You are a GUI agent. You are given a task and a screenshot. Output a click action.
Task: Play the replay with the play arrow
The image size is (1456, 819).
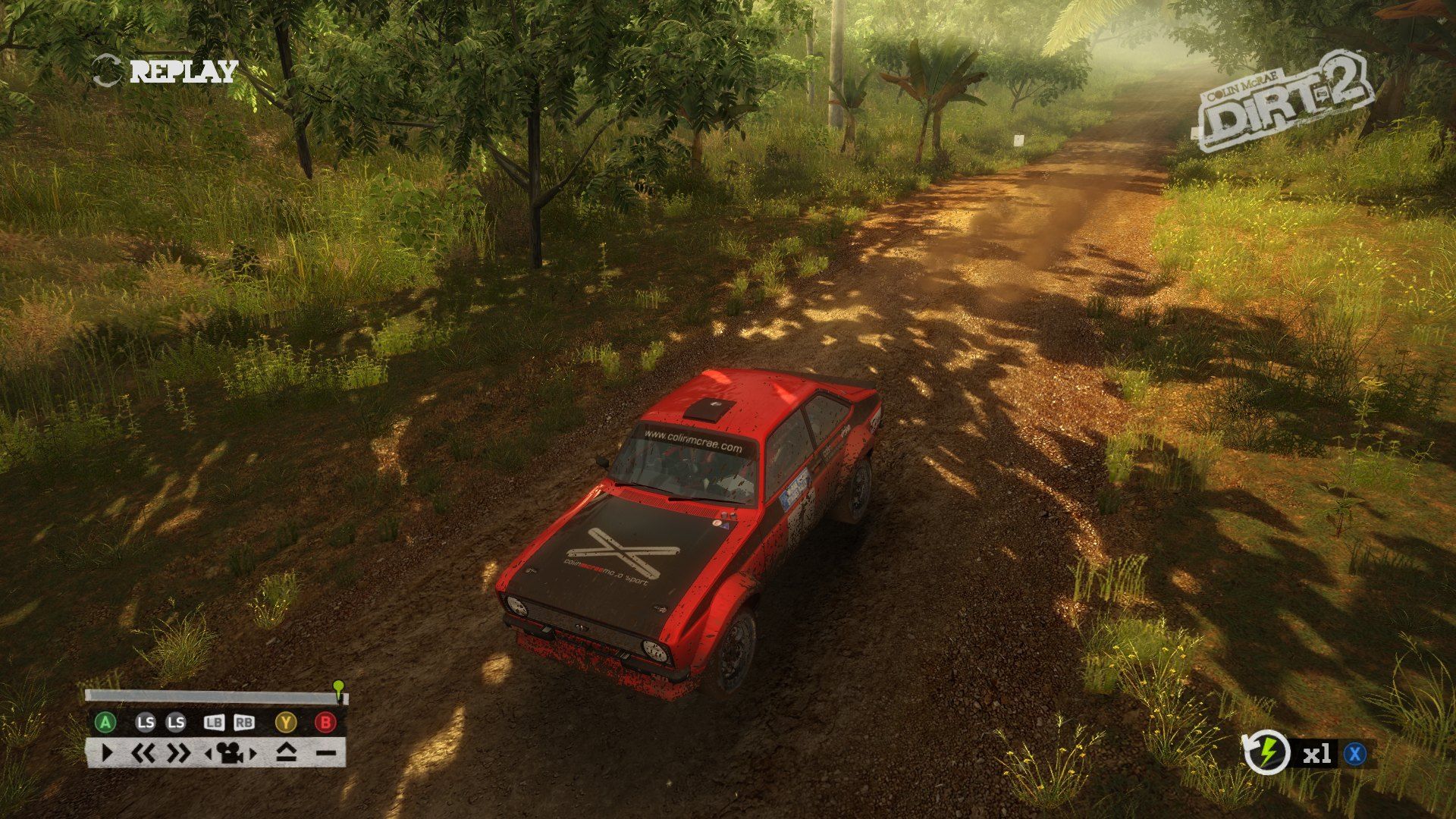click(107, 753)
